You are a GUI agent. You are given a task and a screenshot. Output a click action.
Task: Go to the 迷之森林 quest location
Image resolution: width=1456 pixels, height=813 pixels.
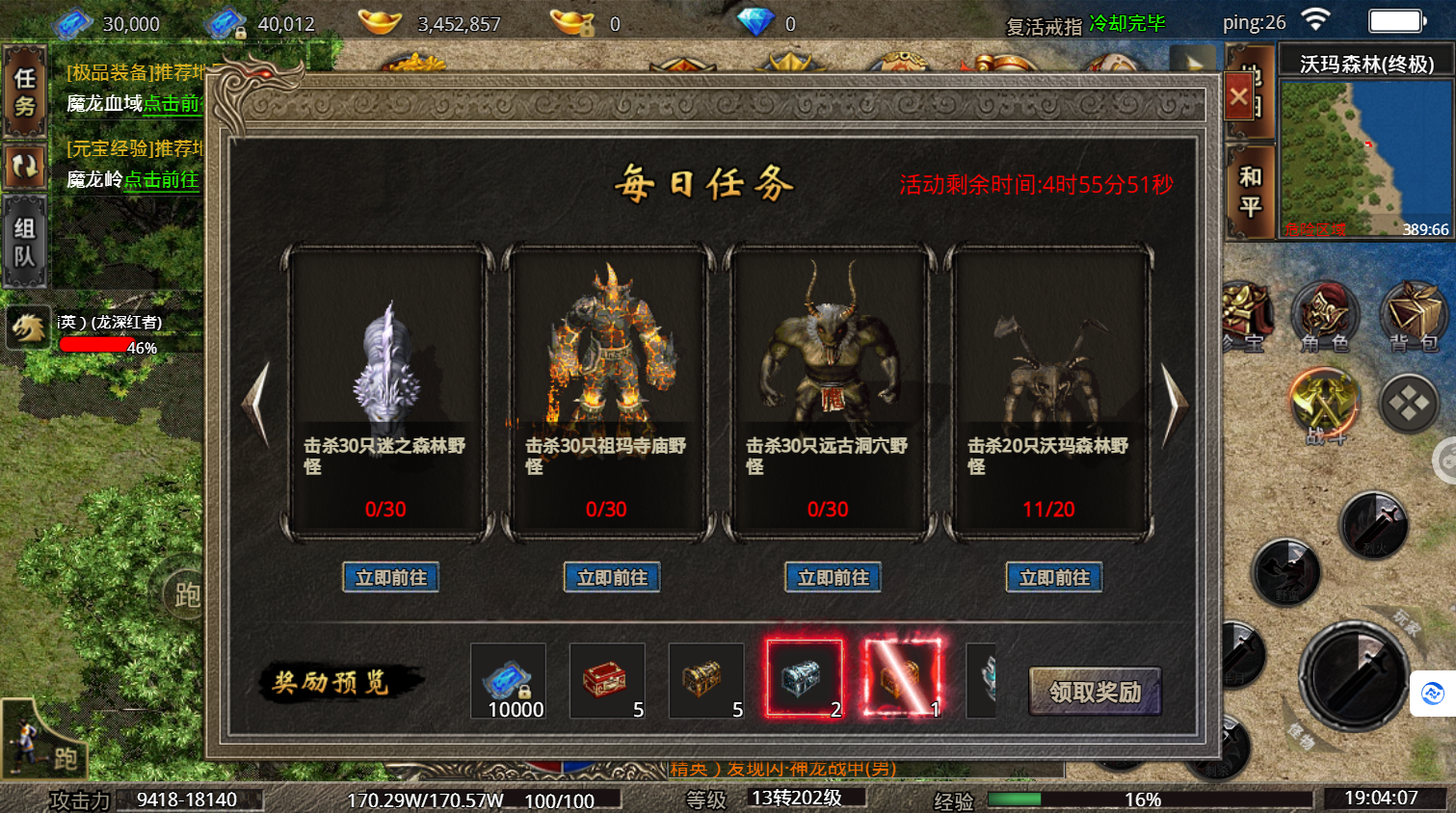click(x=391, y=578)
